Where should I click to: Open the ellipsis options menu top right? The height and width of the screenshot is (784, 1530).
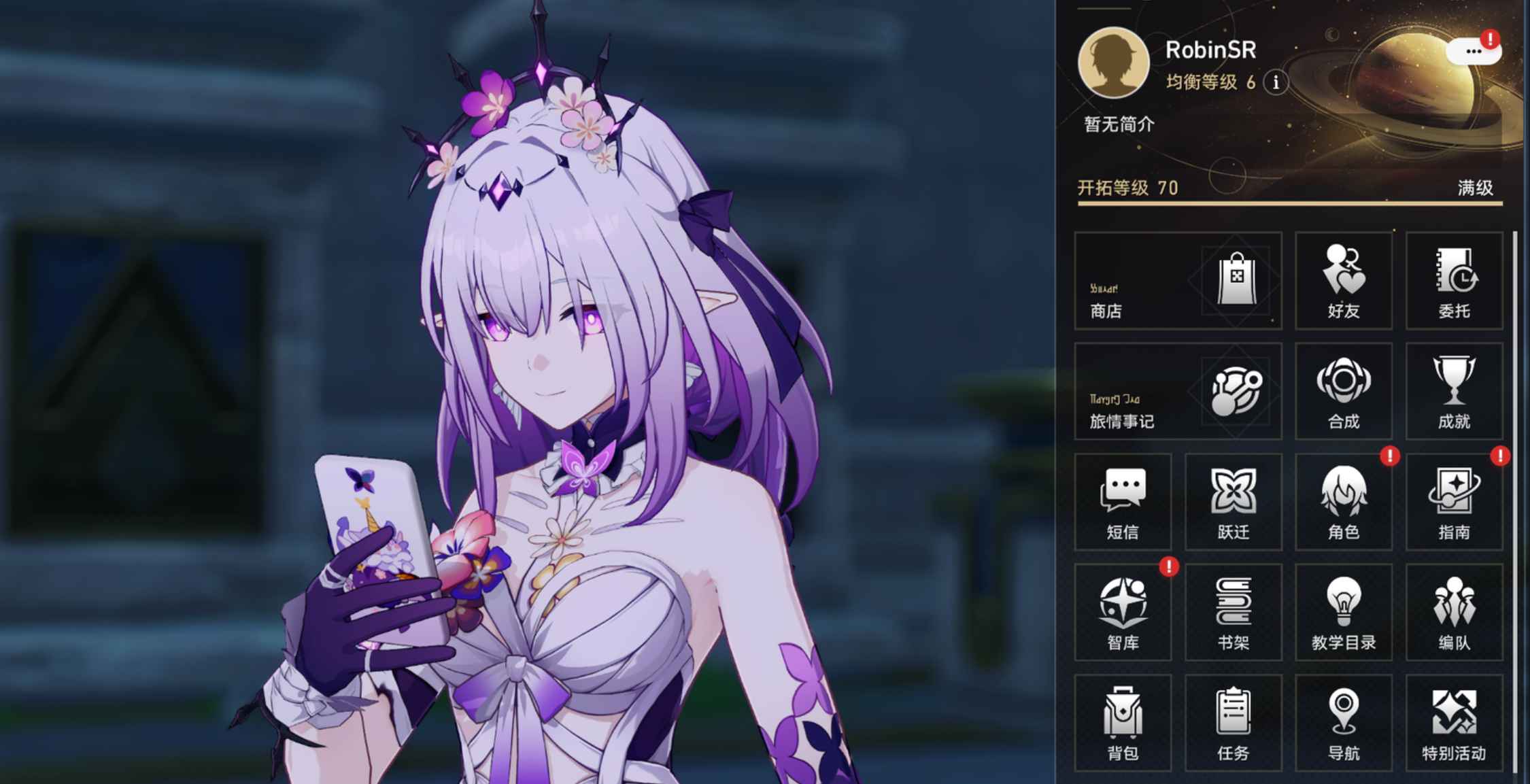click(1473, 52)
